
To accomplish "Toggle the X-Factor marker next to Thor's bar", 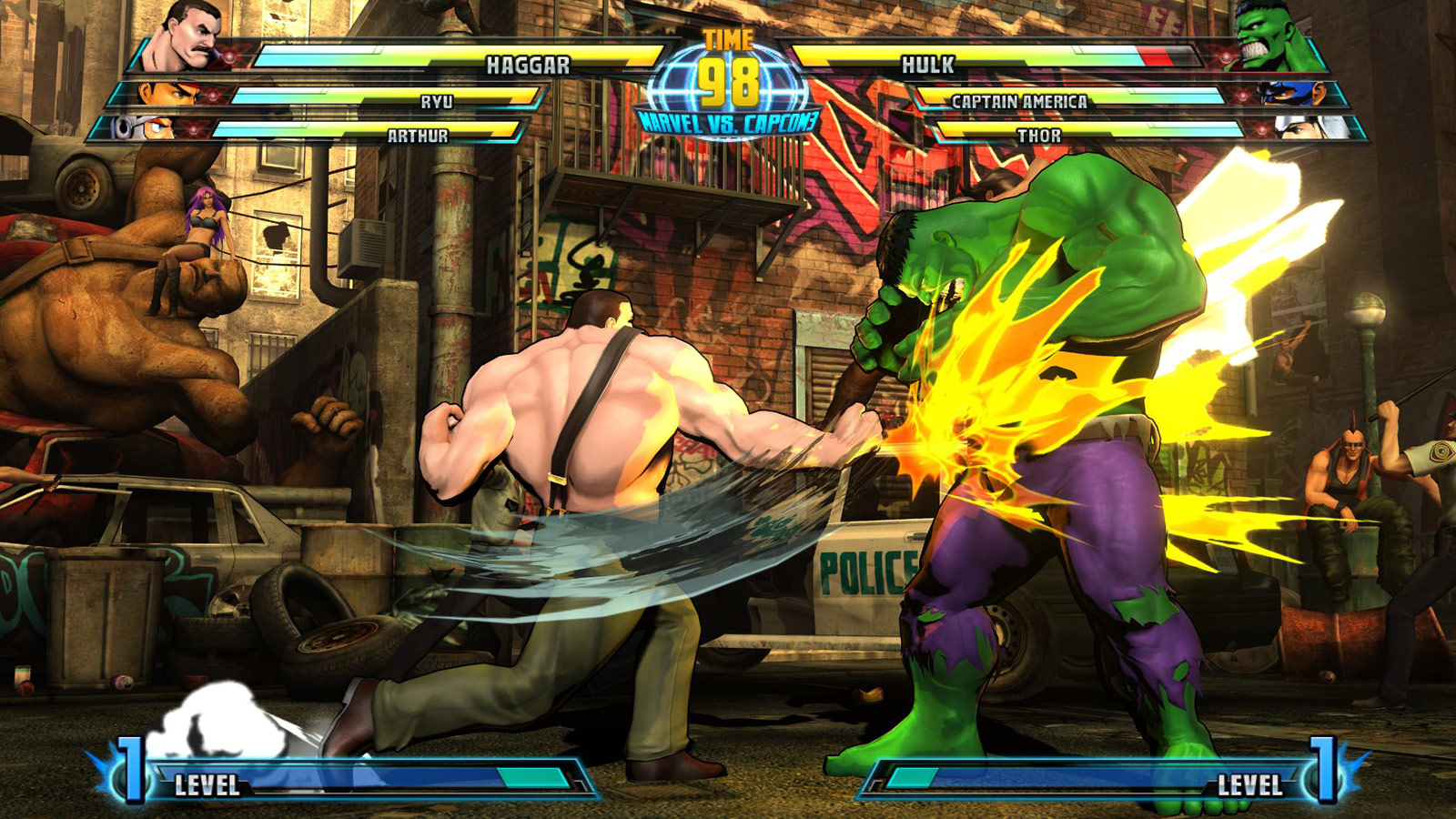I will tap(1262, 129).
